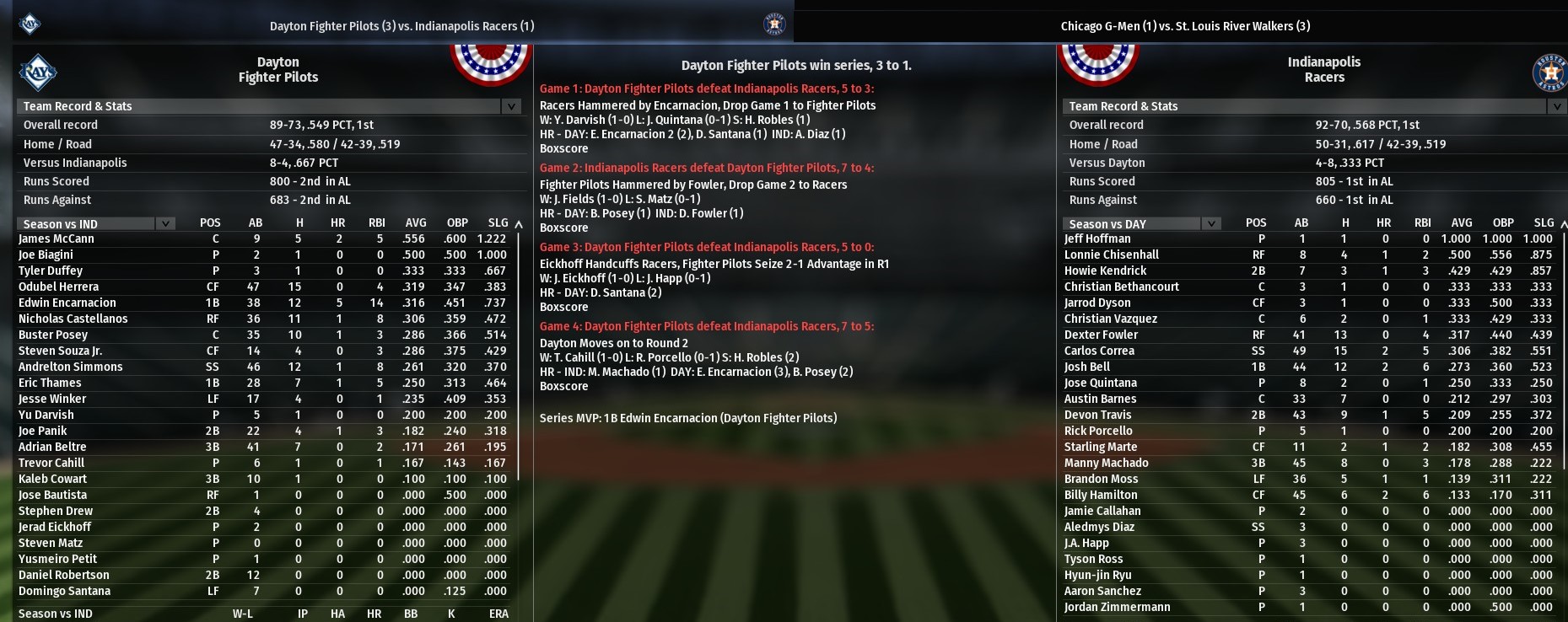This screenshot has height=622, width=1568.
Task: Open Buster Posey's player row
Action: pyautogui.click(x=53, y=335)
